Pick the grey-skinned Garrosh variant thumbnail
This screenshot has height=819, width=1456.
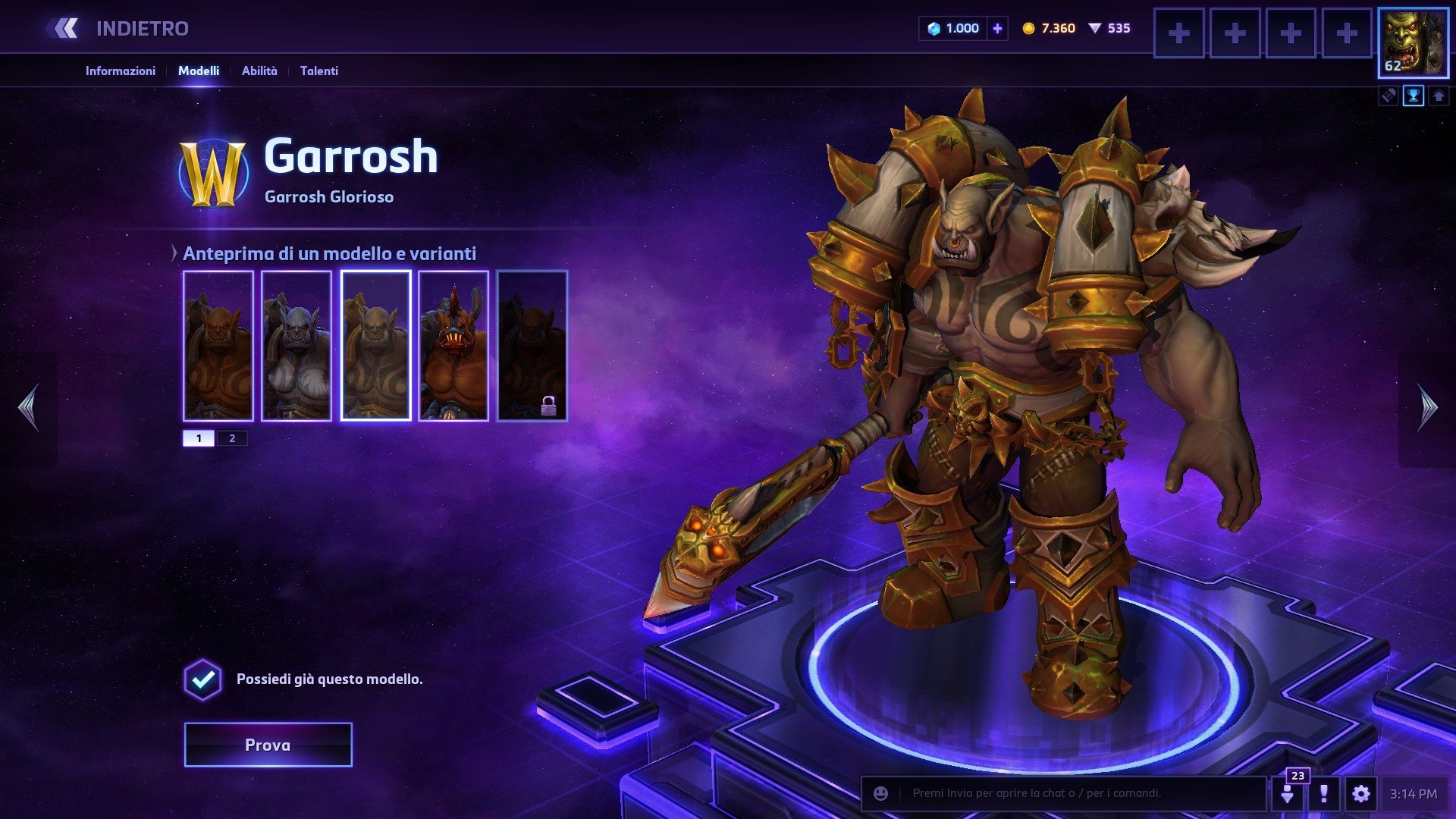[x=297, y=345]
